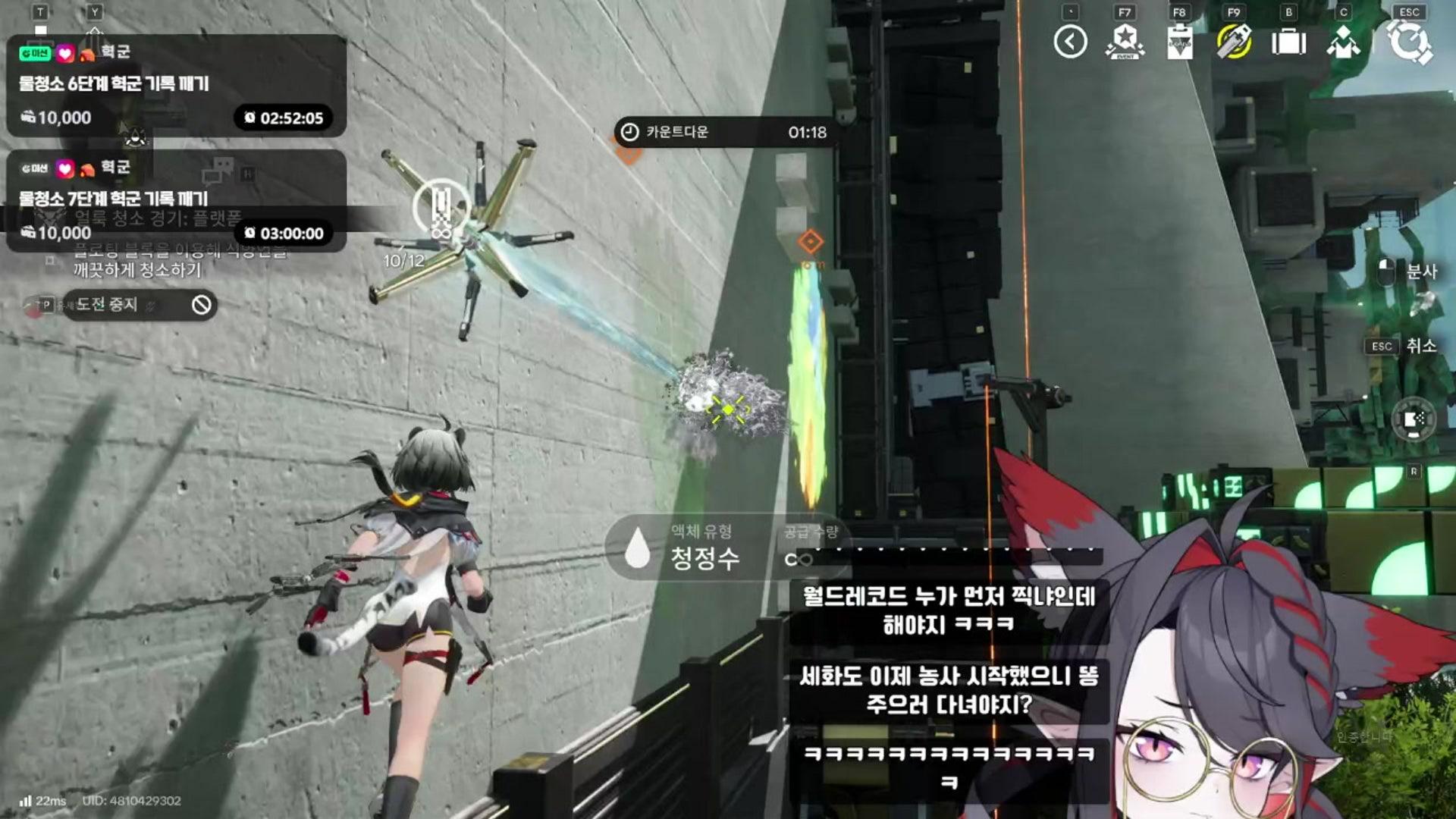Open the Event menu (F7 star icon)
Image resolution: width=1456 pixels, height=819 pixels.
click(x=1125, y=42)
